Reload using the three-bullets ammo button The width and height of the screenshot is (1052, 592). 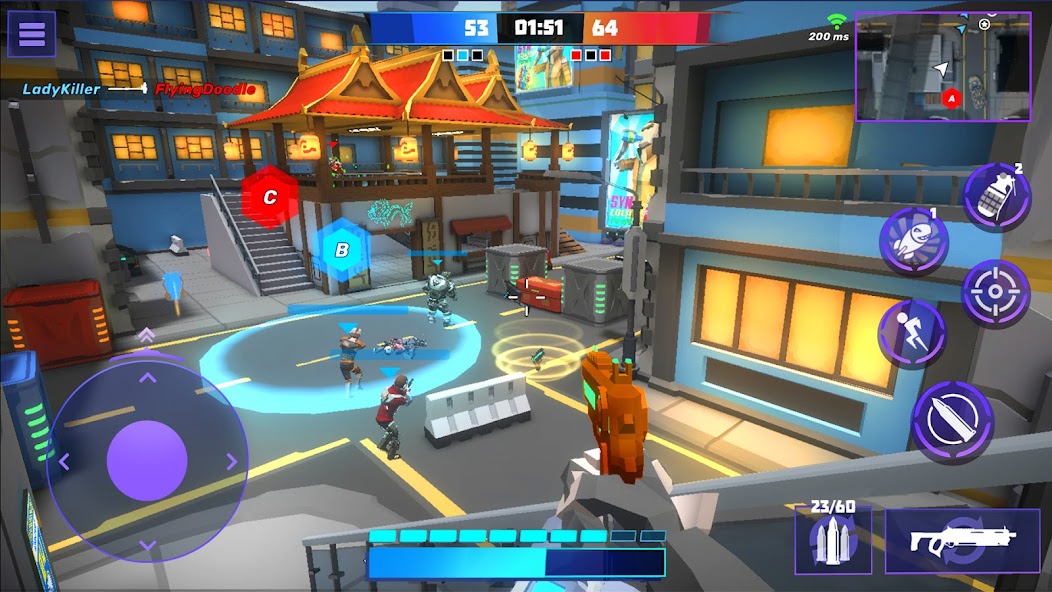(832, 540)
